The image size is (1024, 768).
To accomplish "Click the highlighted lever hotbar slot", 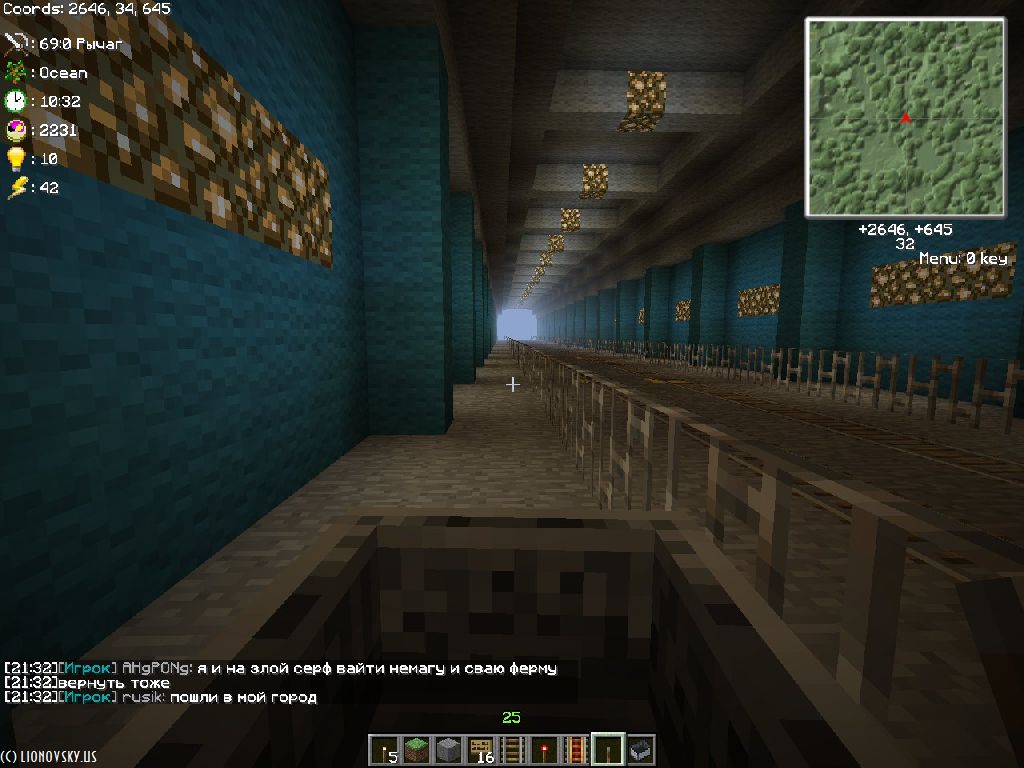I will [x=608, y=749].
